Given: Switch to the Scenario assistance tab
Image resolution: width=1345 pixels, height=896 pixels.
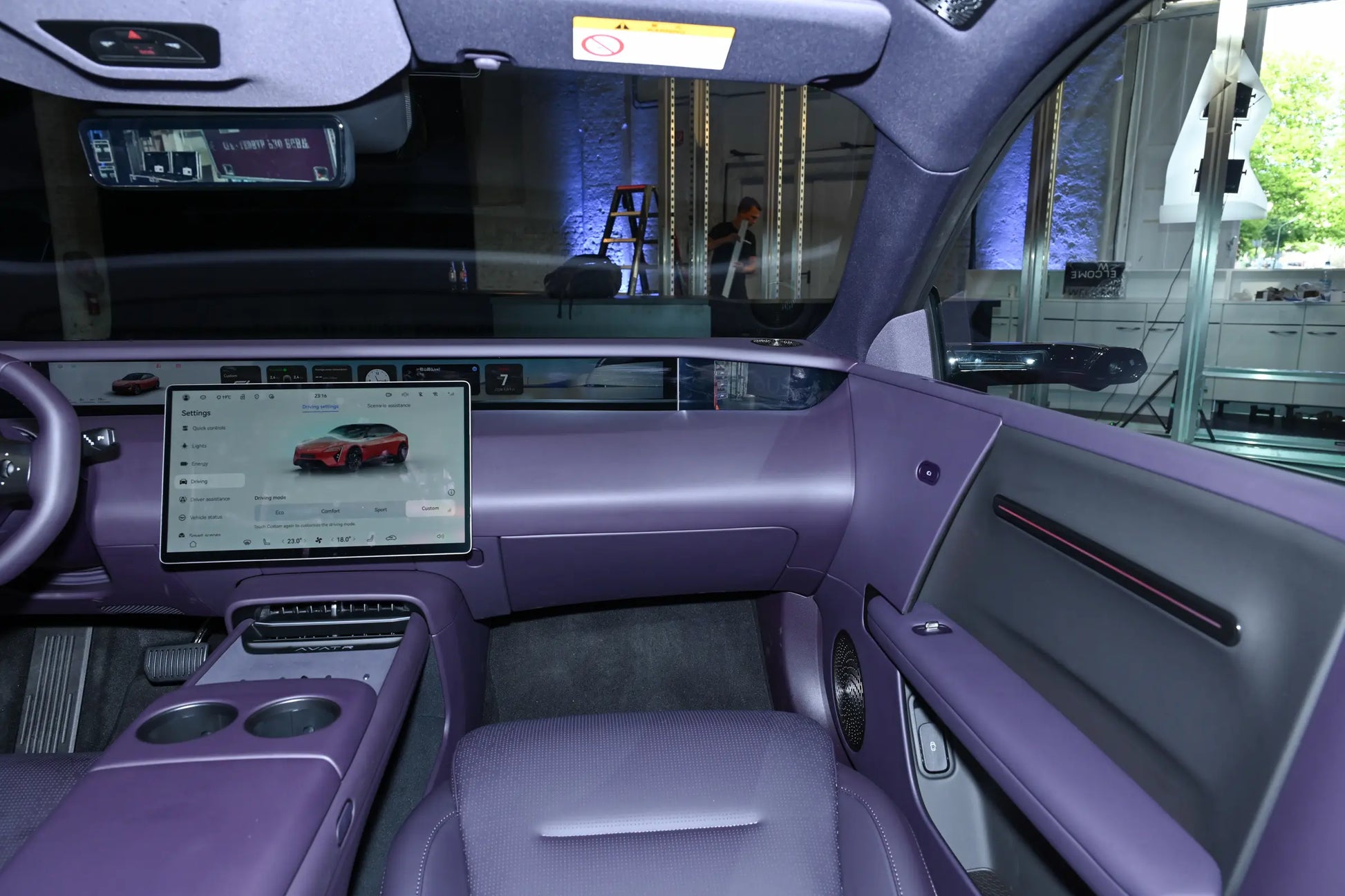Looking at the screenshot, I should coord(388,406).
